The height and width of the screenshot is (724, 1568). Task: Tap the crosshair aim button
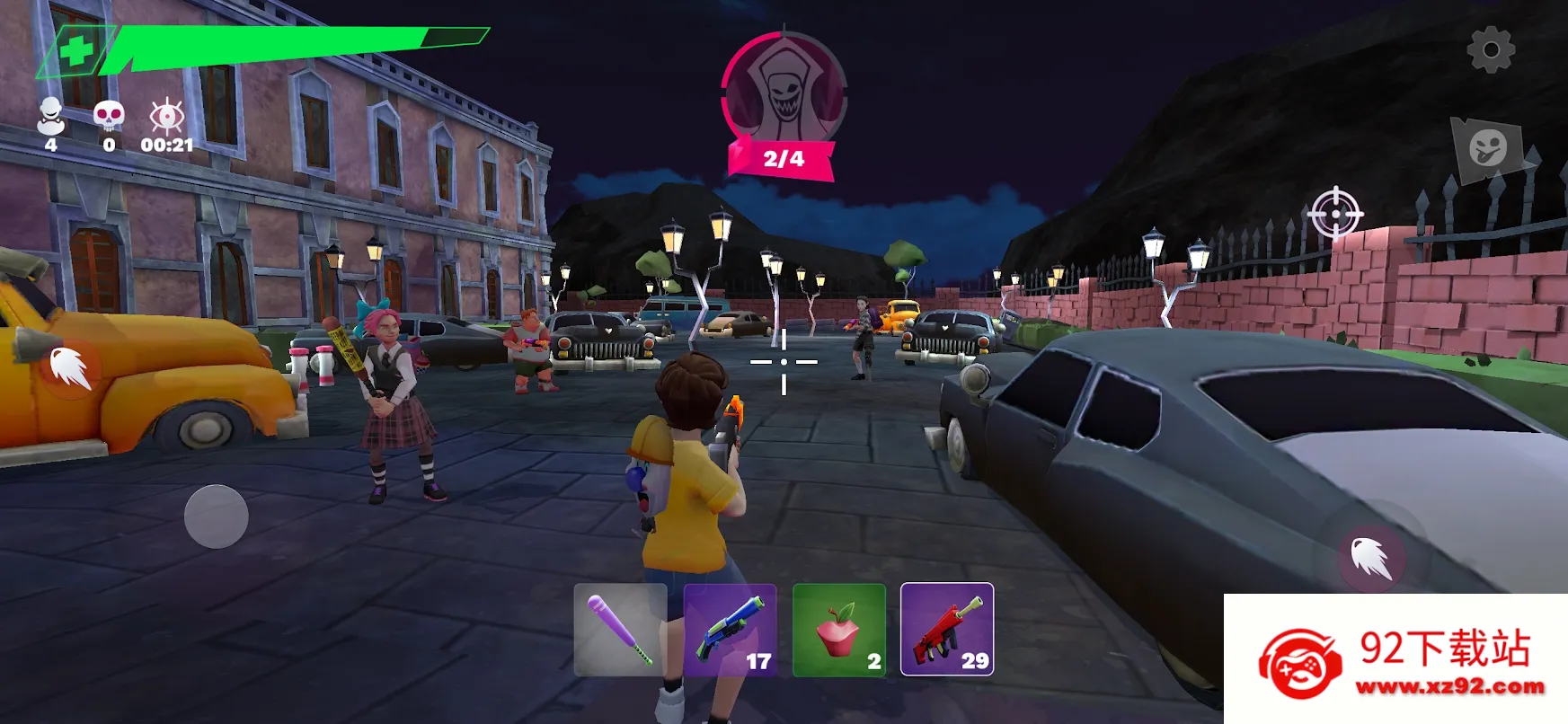point(1335,214)
